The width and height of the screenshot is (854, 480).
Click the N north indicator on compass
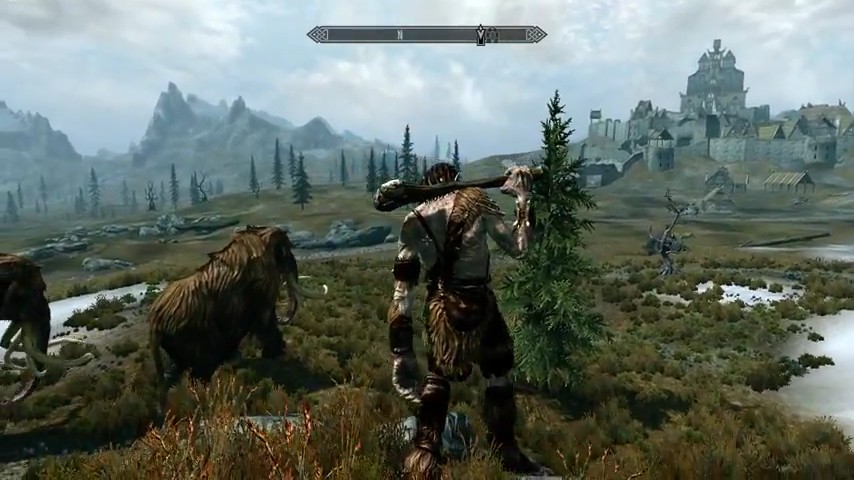pos(399,35)
